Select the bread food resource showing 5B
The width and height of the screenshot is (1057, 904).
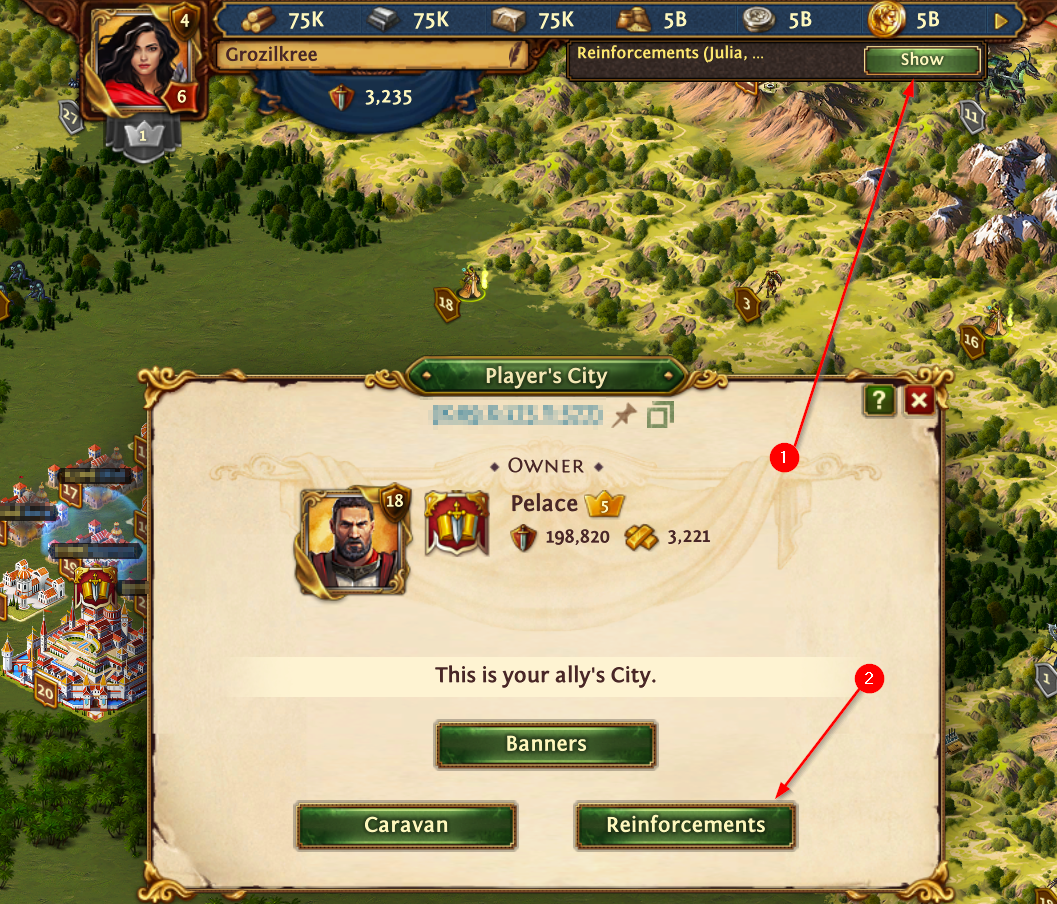634,20
